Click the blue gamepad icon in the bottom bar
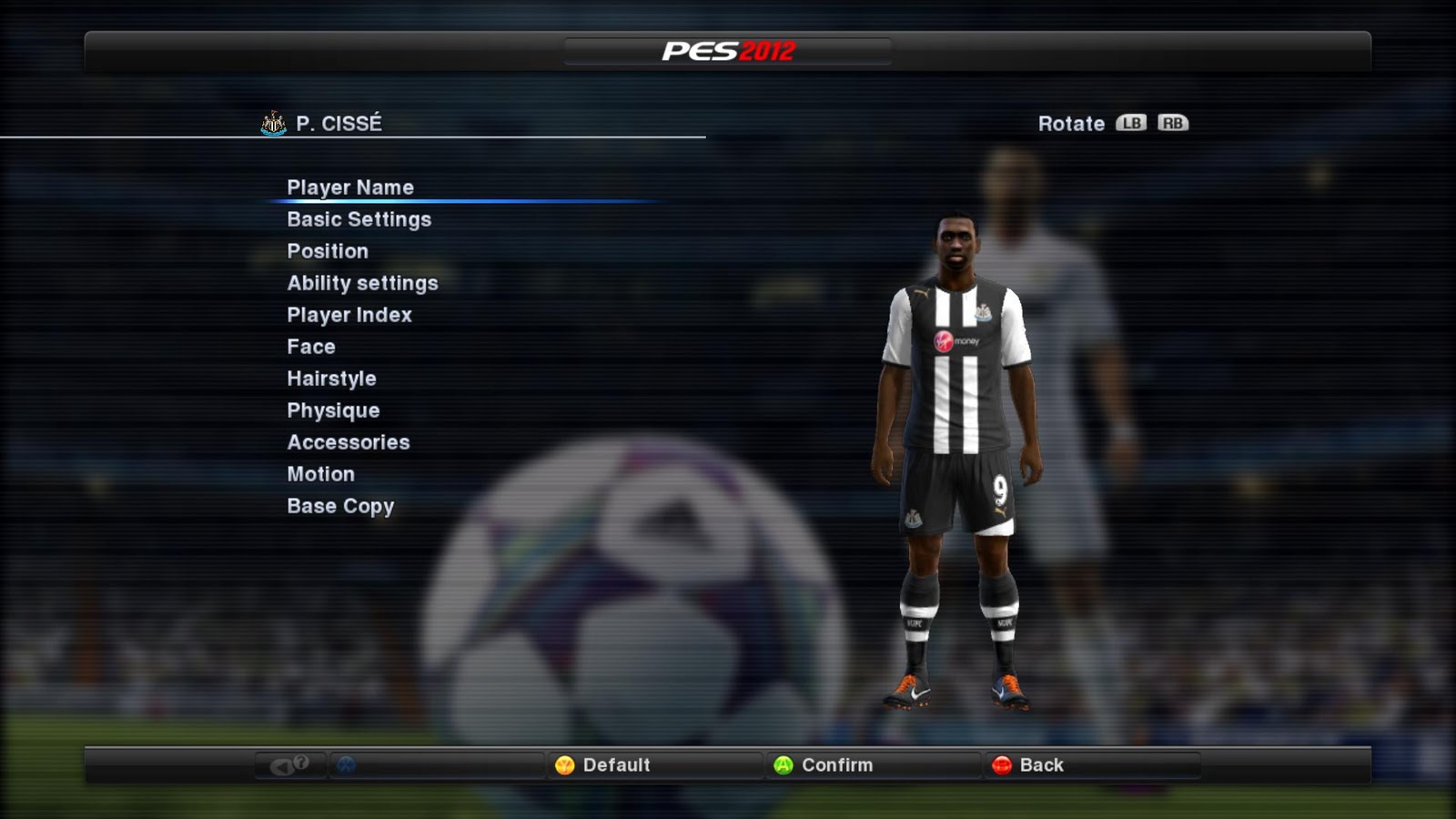Viewport: 1456px width, 819px height. click(346, 765)
